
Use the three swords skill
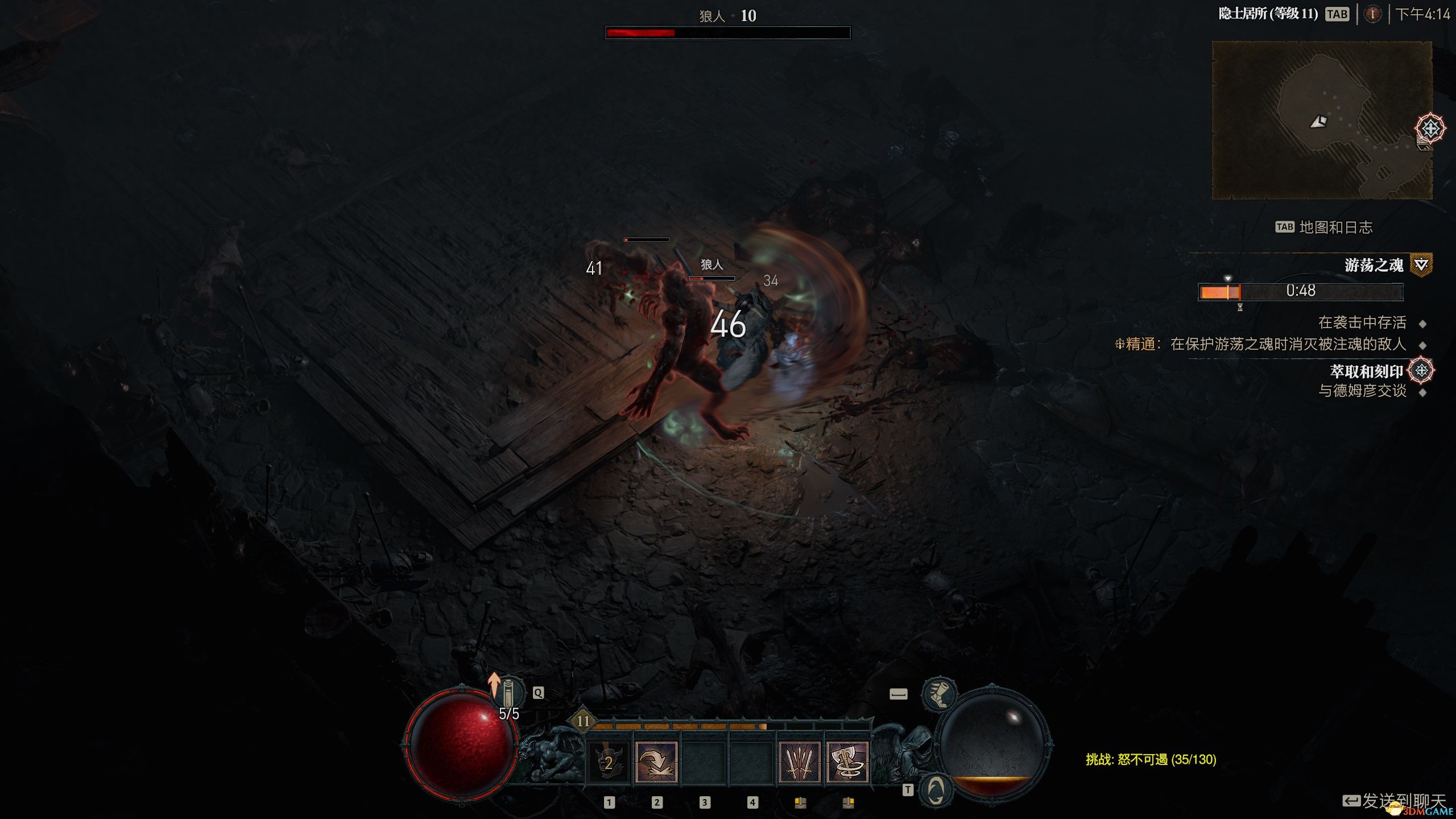click(x=799, y=762)
